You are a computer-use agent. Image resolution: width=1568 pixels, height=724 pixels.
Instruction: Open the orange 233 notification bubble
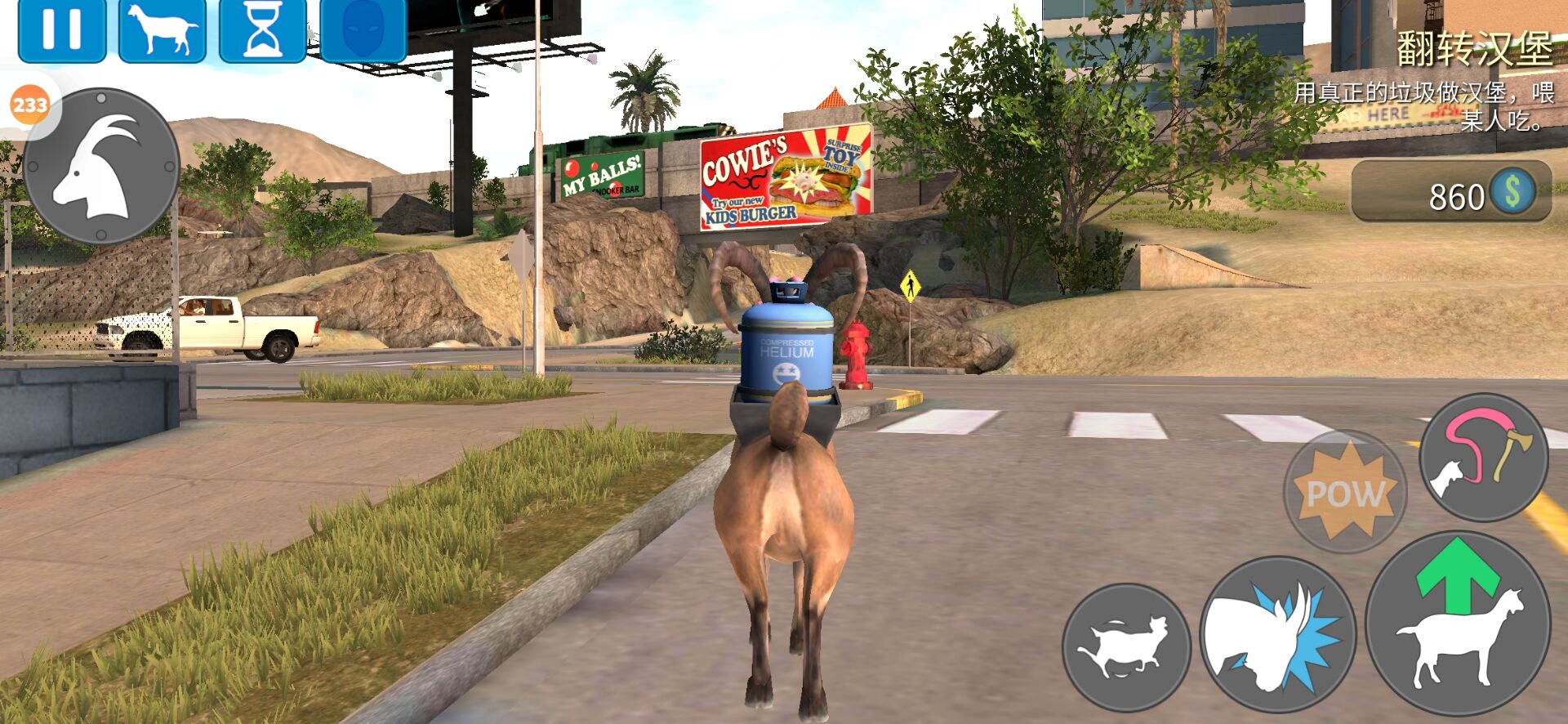tap(30, 105)
